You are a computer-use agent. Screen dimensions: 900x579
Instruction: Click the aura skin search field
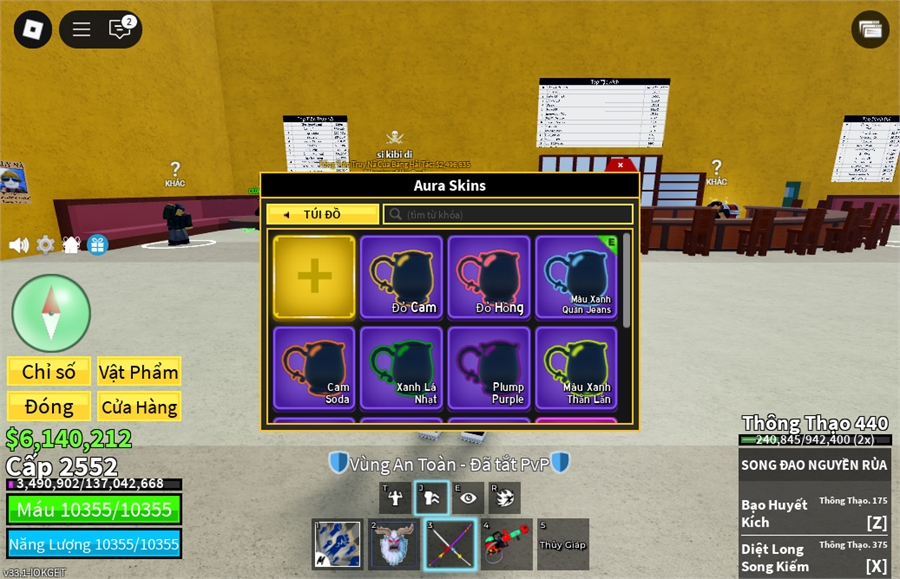[x=508, y=214]
